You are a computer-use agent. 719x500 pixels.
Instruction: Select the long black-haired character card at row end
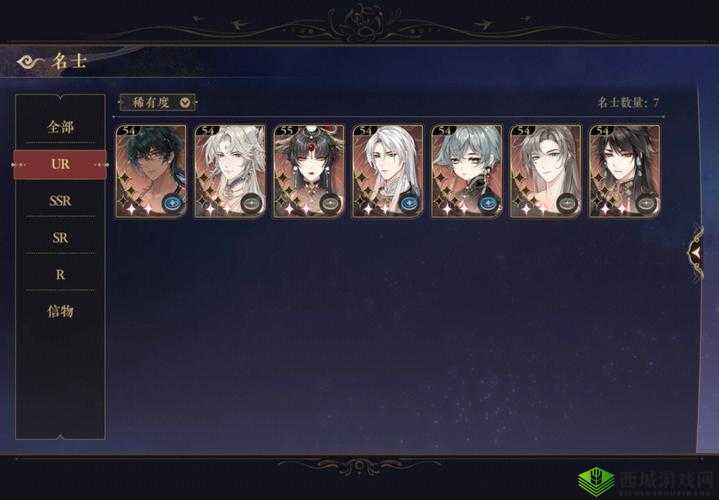click(x=624, y=171)
